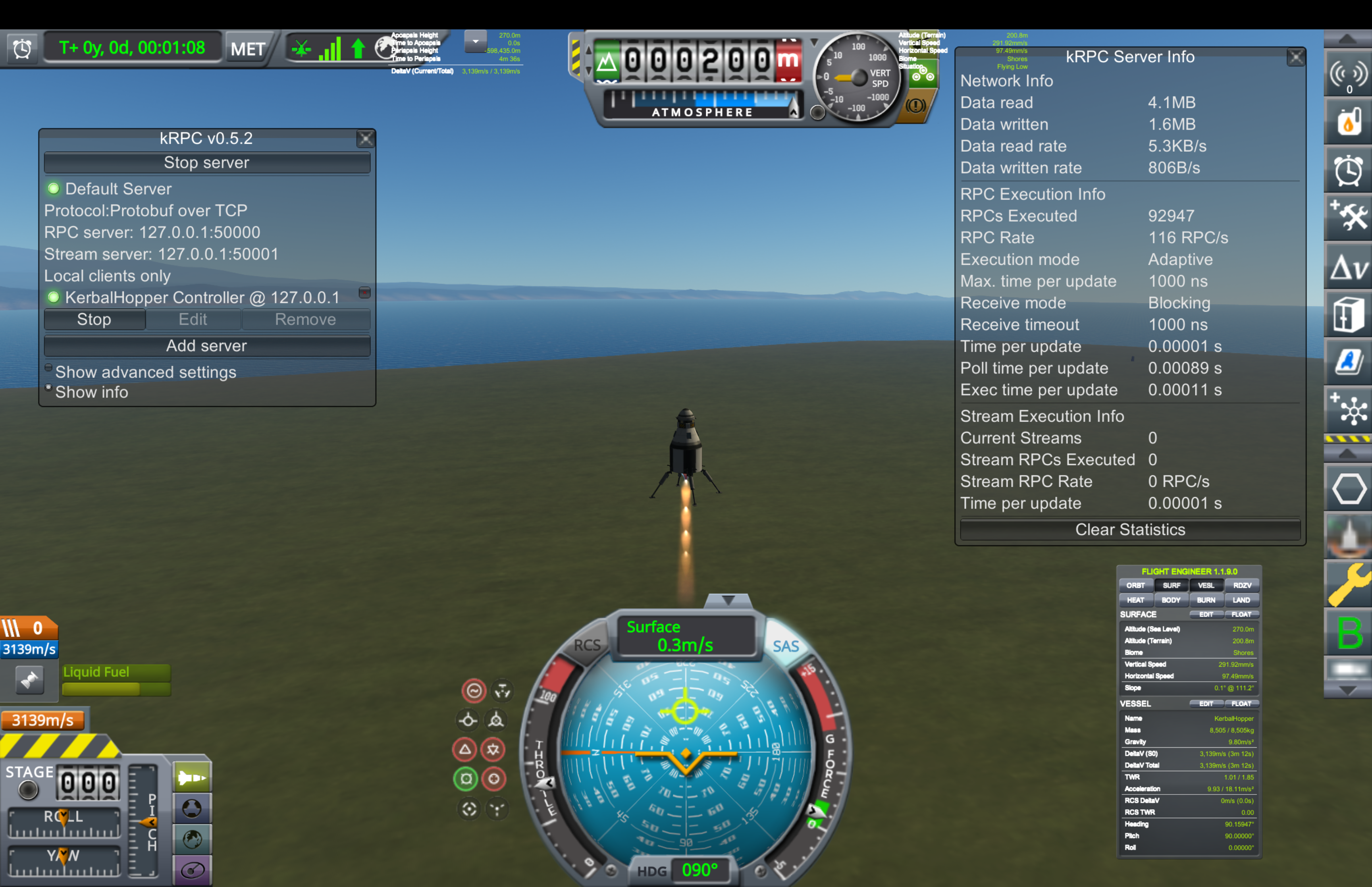1372x887 pixels.
Task: Clear Statistics in server info panel
Action: (x=1129, y=530)
